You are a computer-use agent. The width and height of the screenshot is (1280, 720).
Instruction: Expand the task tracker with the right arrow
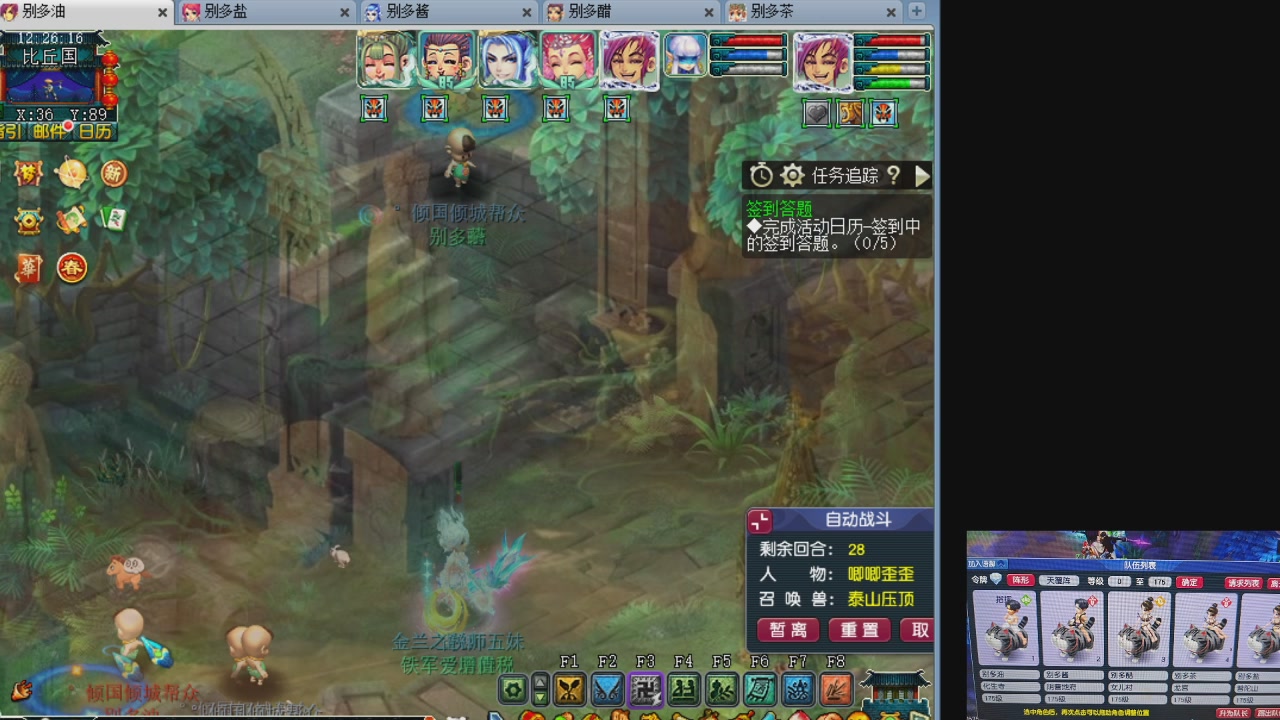(x=922, y=176)
